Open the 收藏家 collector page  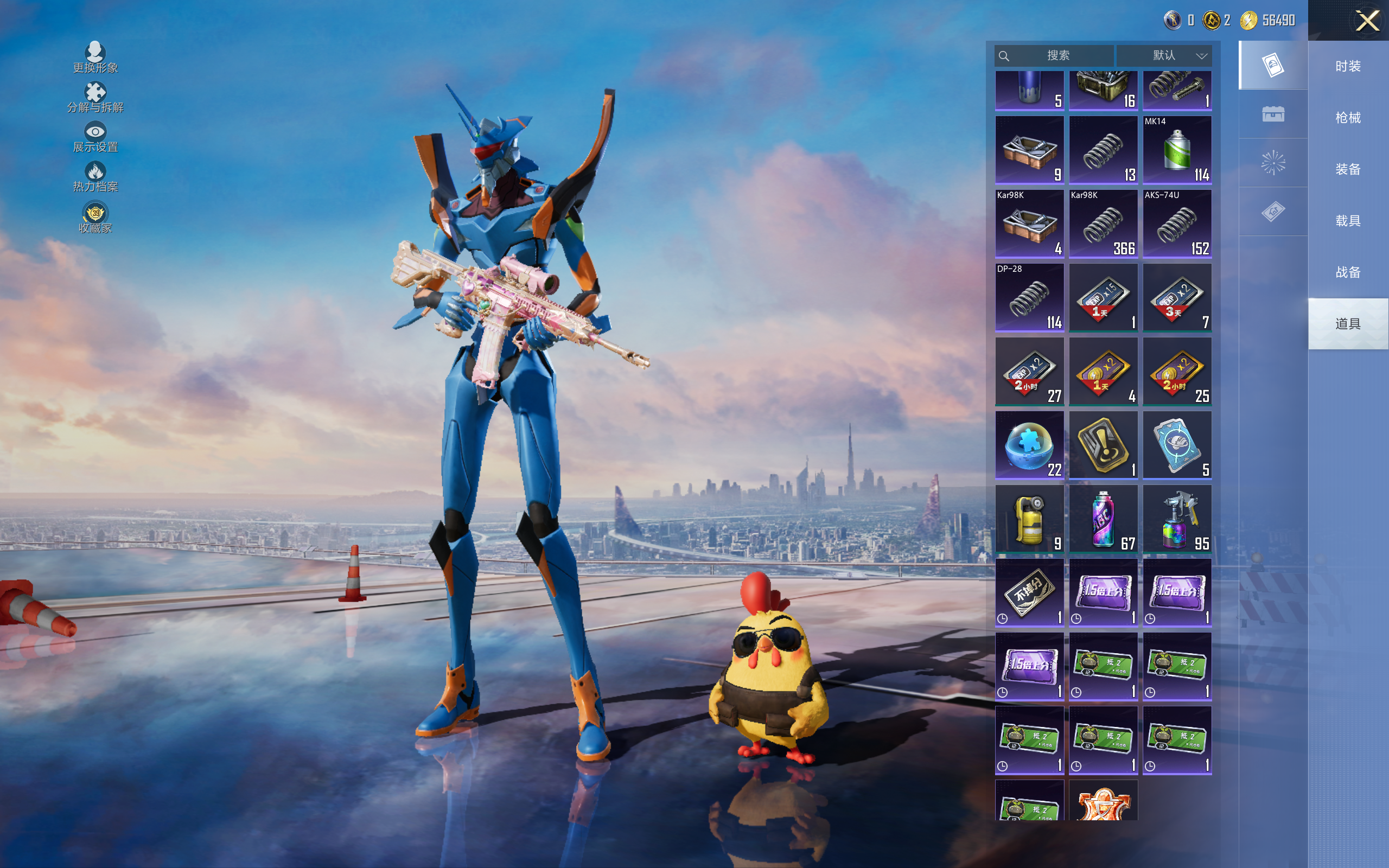coord(95,218)
